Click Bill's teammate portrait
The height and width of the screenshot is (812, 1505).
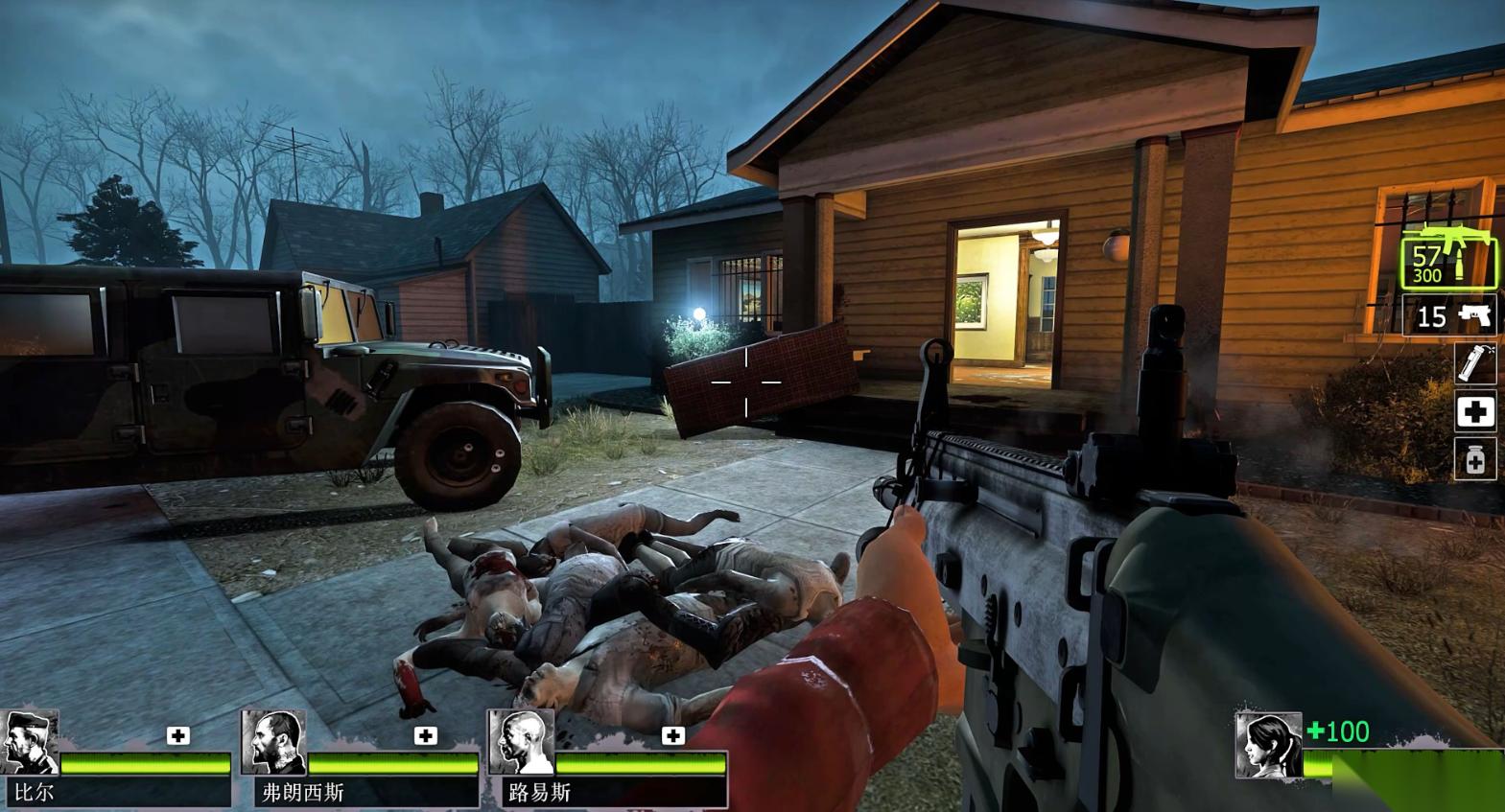pos(30,742)
